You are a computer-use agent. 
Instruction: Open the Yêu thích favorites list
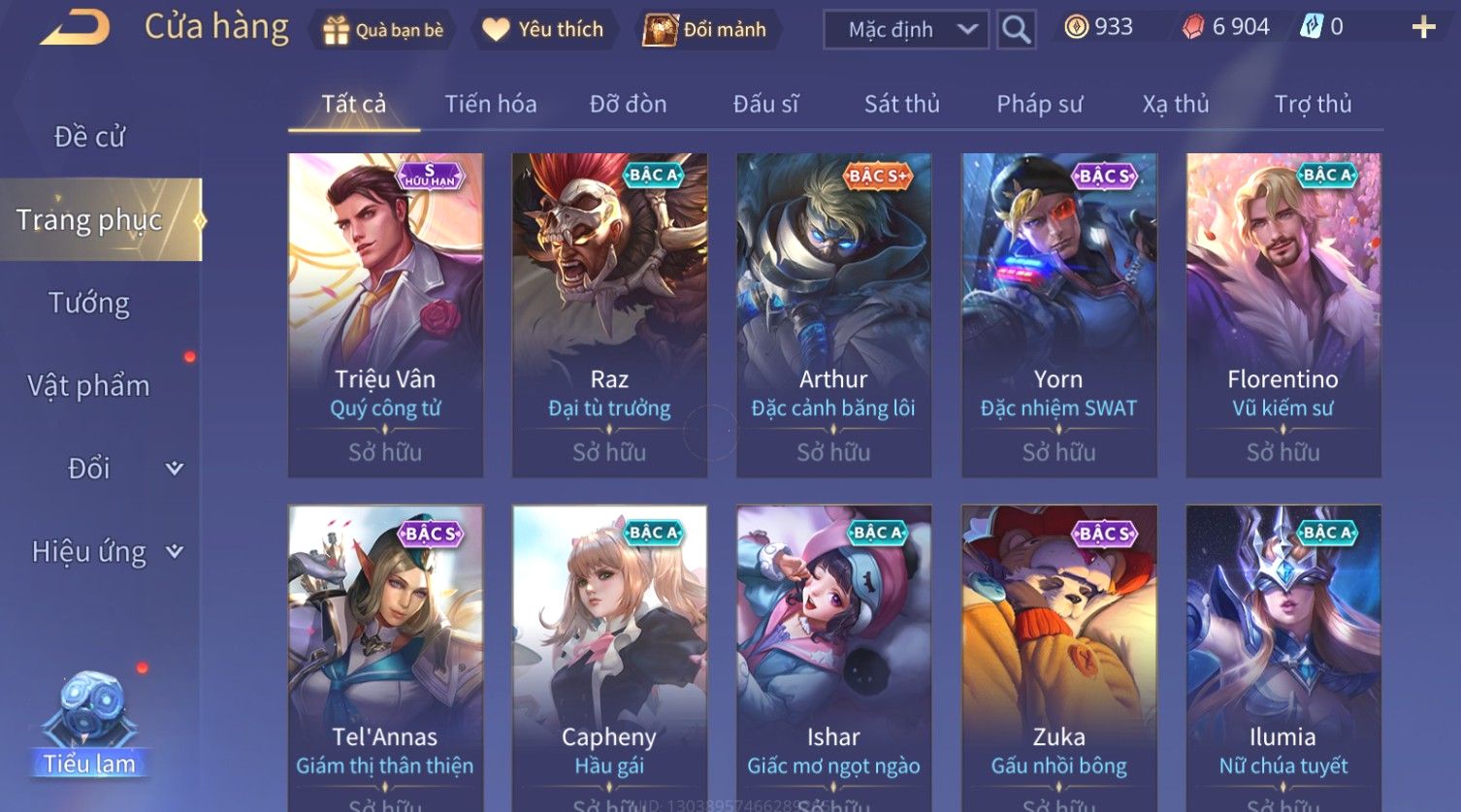pos(543,30)
